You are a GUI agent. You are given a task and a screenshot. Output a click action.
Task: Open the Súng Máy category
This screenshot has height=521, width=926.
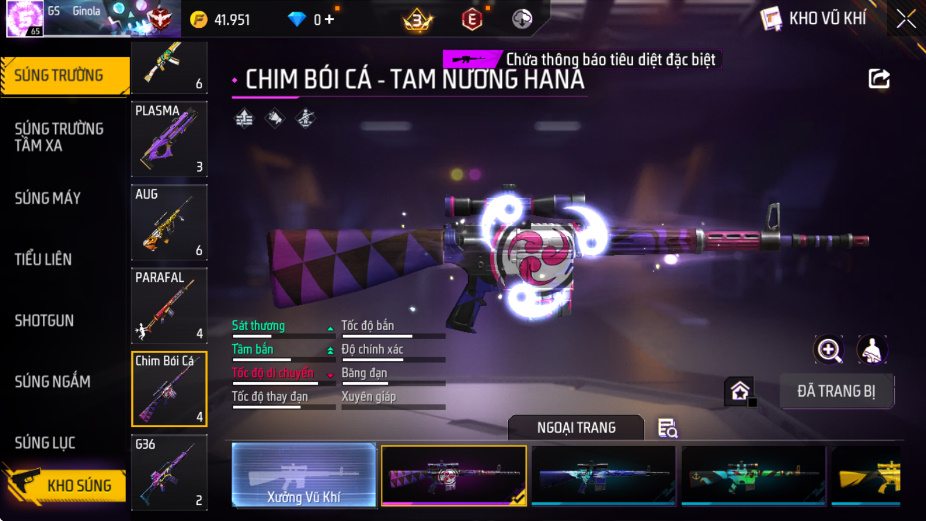pyautogui.click(x=48, y=198)
